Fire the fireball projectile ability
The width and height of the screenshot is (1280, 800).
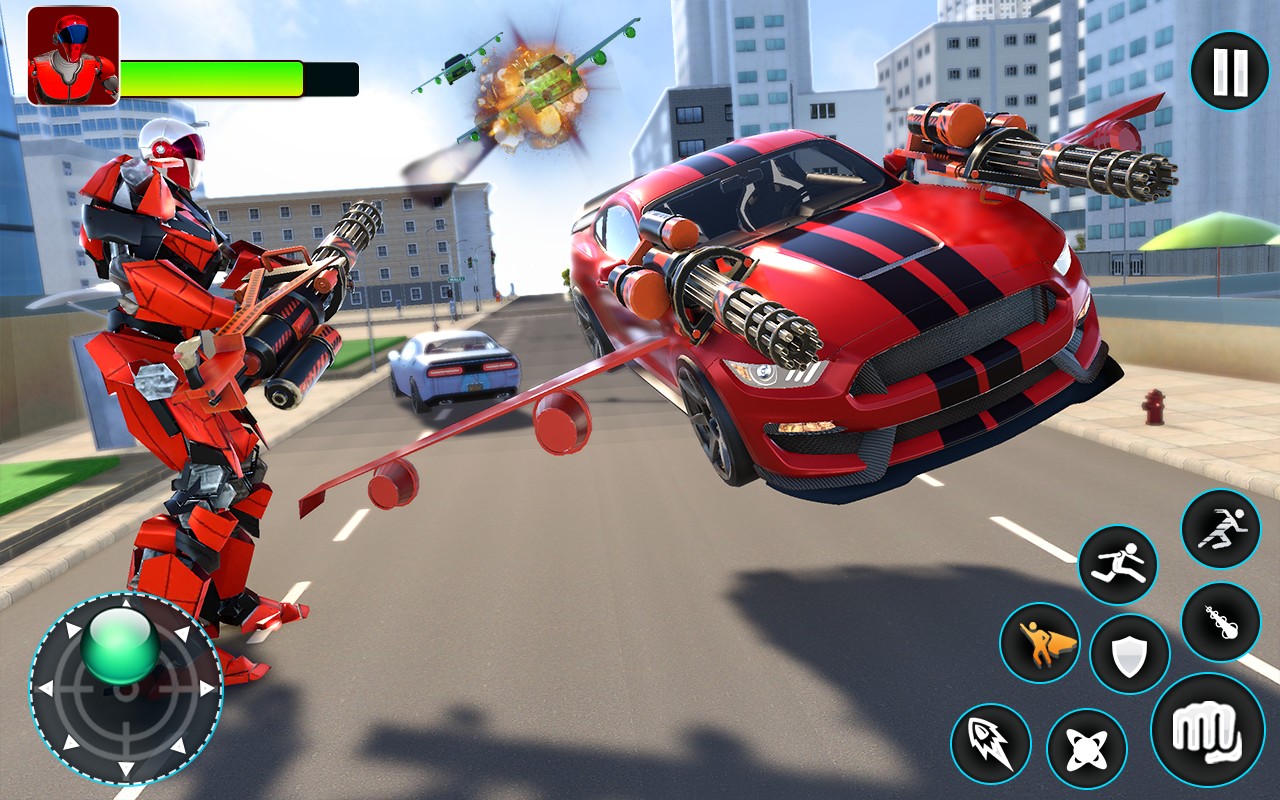pyautogui.click(x=1220, y=621)
